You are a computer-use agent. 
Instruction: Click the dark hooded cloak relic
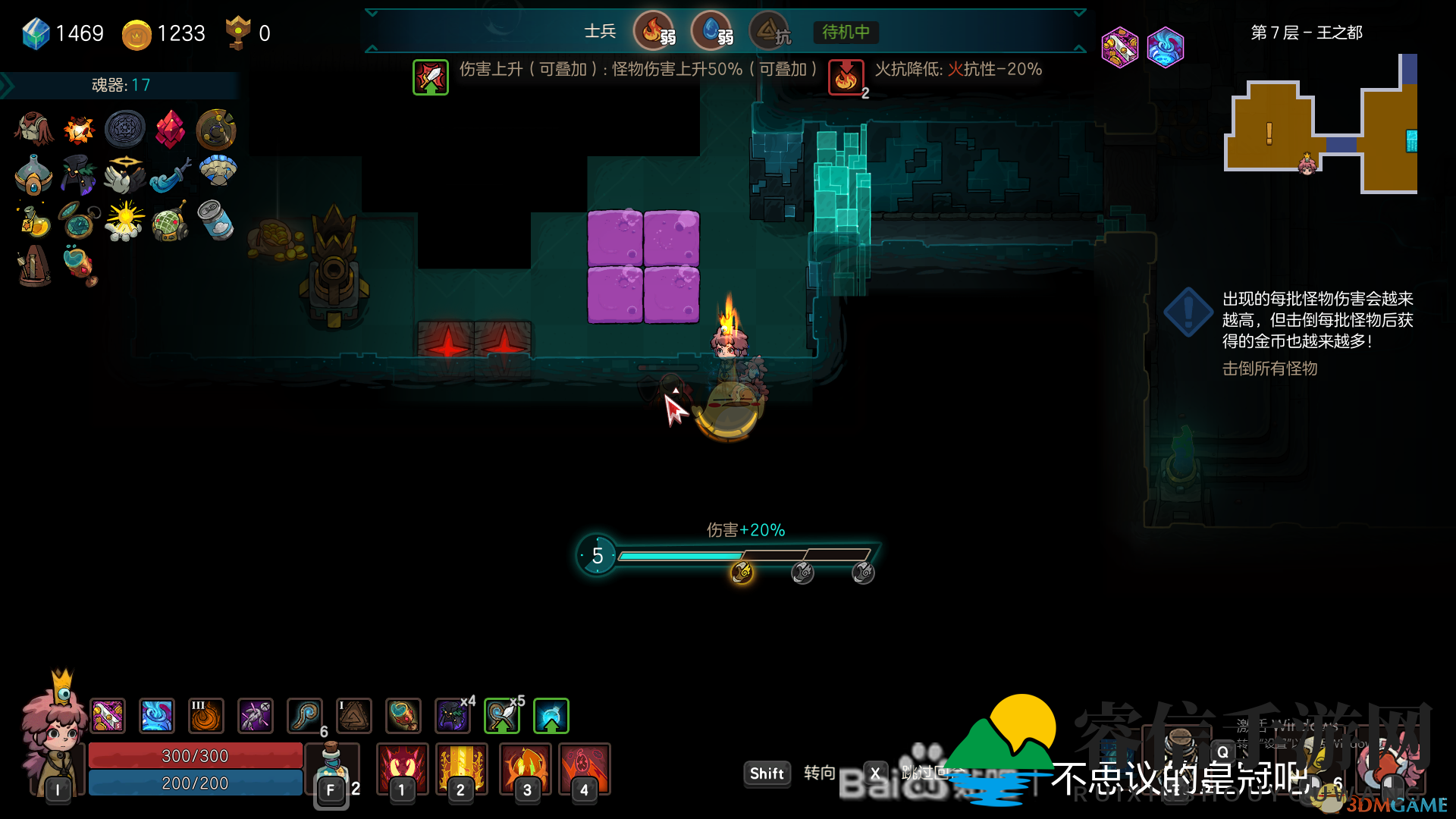[x=79, y=174]
